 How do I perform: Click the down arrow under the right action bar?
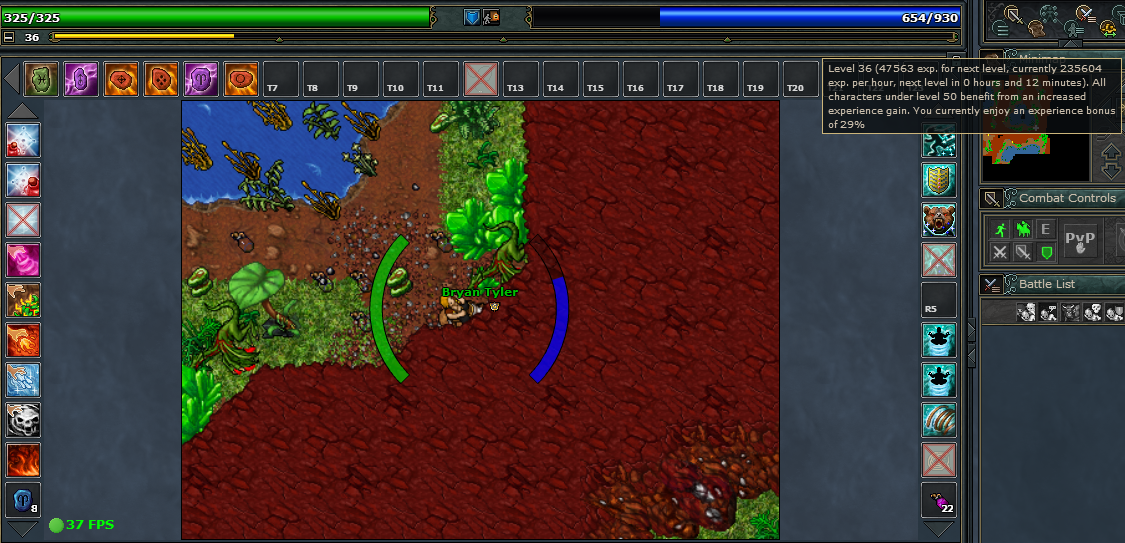(x=939, y=529)
